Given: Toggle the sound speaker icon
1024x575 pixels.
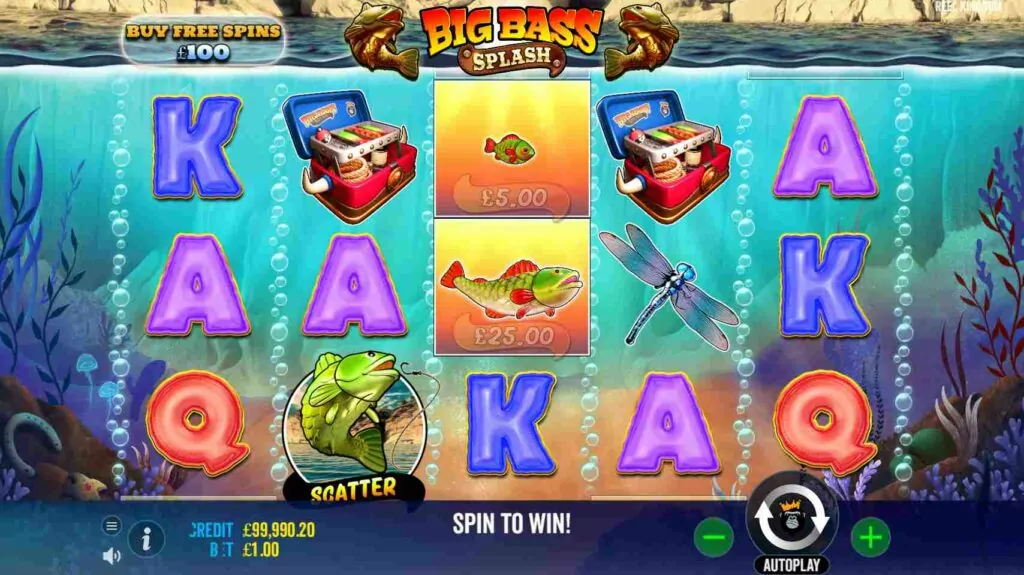Looking at the screenshot, I should pyautogui.click(x=111, y=555).
